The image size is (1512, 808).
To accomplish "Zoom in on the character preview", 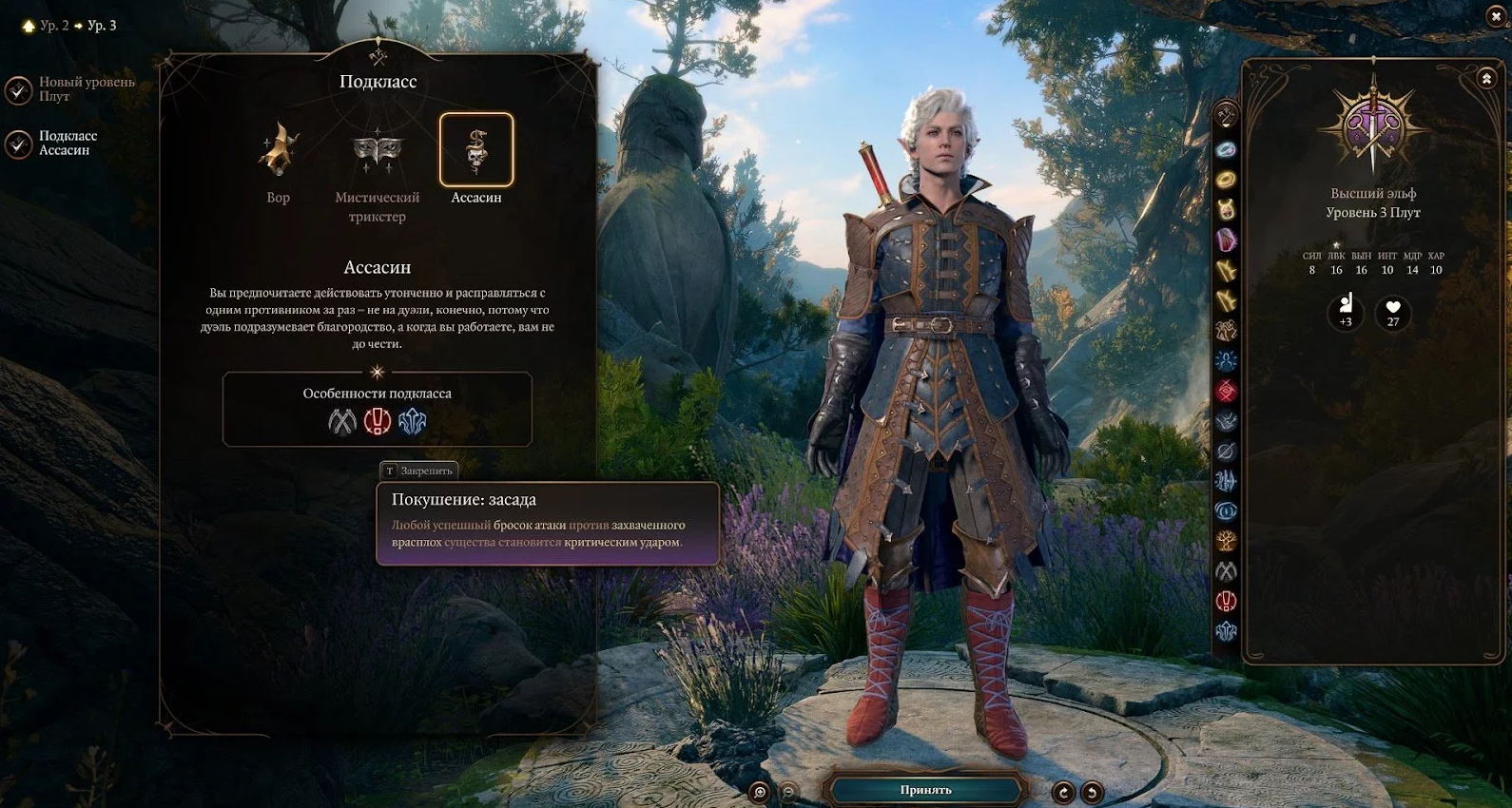I will (759, 792).
